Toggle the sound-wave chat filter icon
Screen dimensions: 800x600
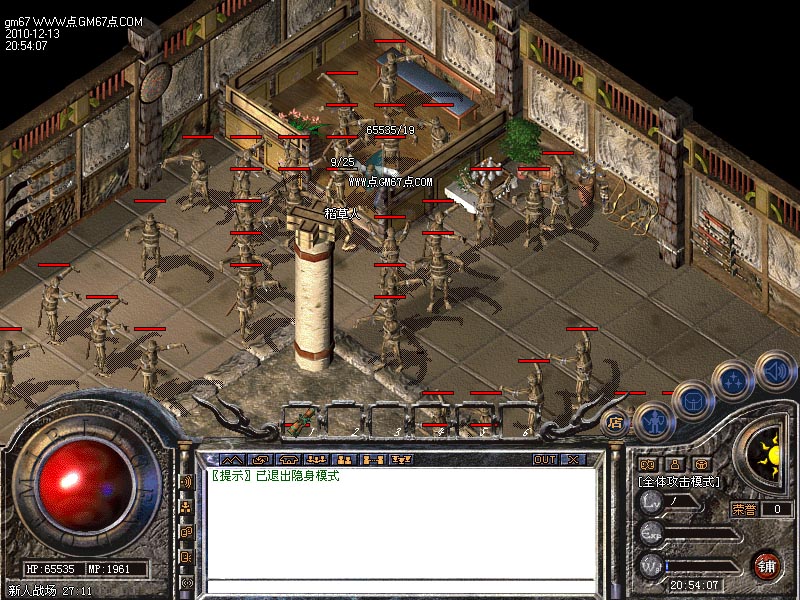coord(187,481)
